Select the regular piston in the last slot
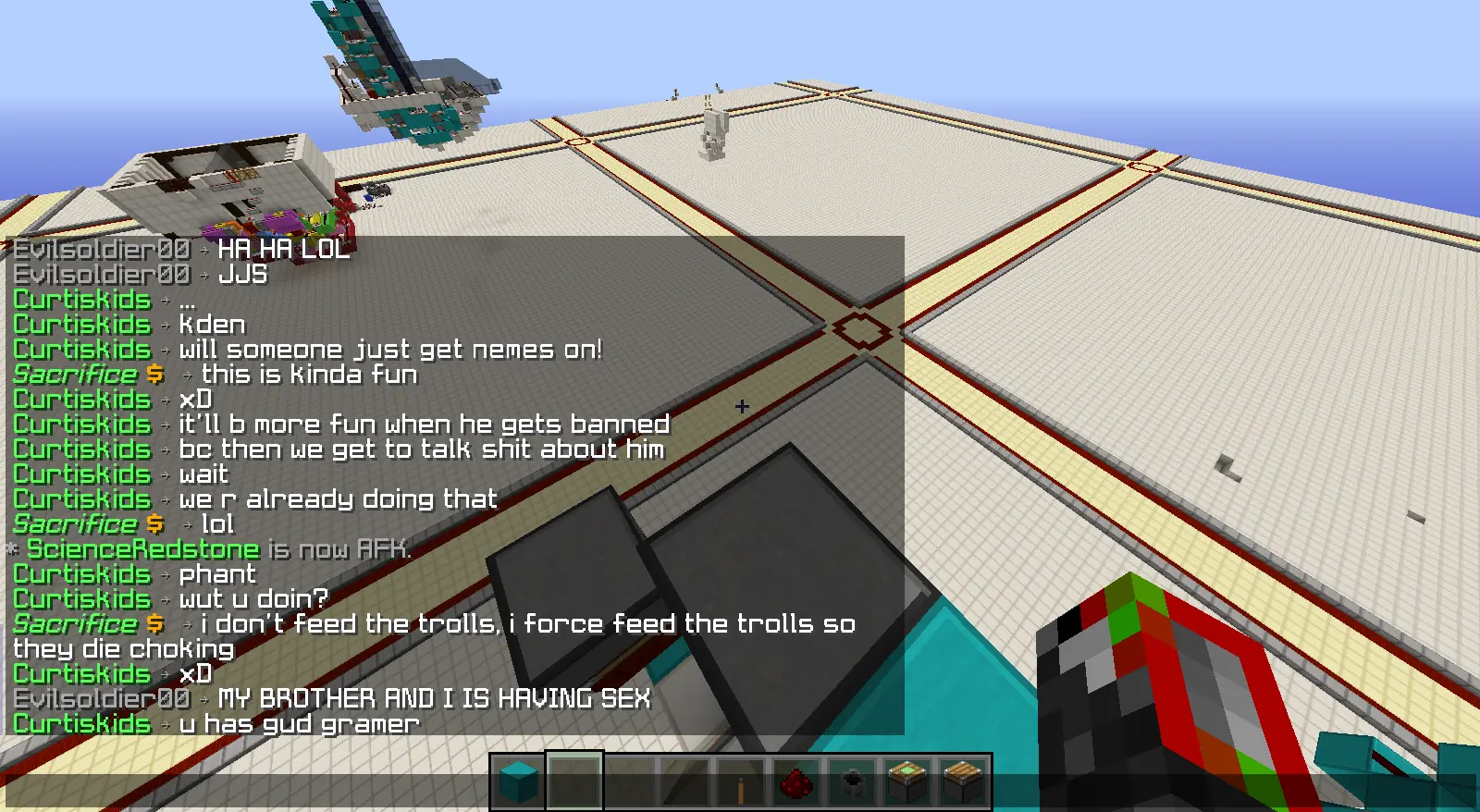Screen dimensions: 1480x812 click(x=963, y=782)
